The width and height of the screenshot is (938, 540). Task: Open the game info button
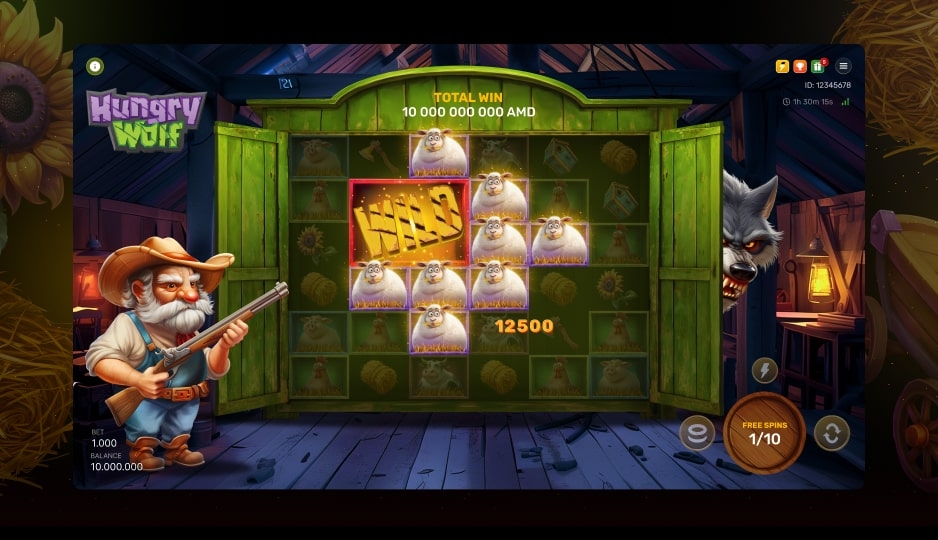[x=96, y=66]
